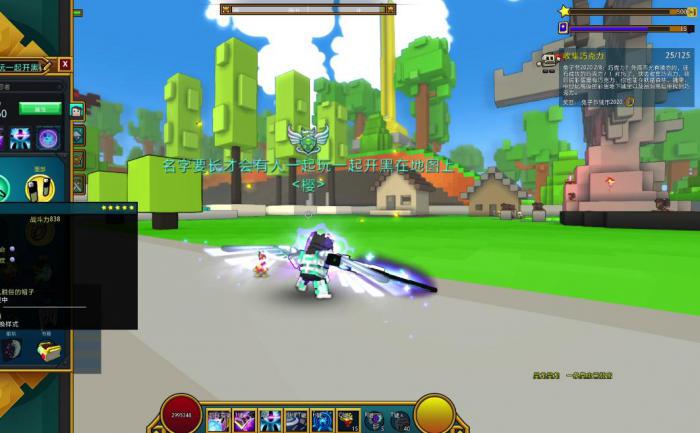Use the round flask showing 5
Image resolution: width=700 pixels, height=433 pixels.
pos(373,420)
